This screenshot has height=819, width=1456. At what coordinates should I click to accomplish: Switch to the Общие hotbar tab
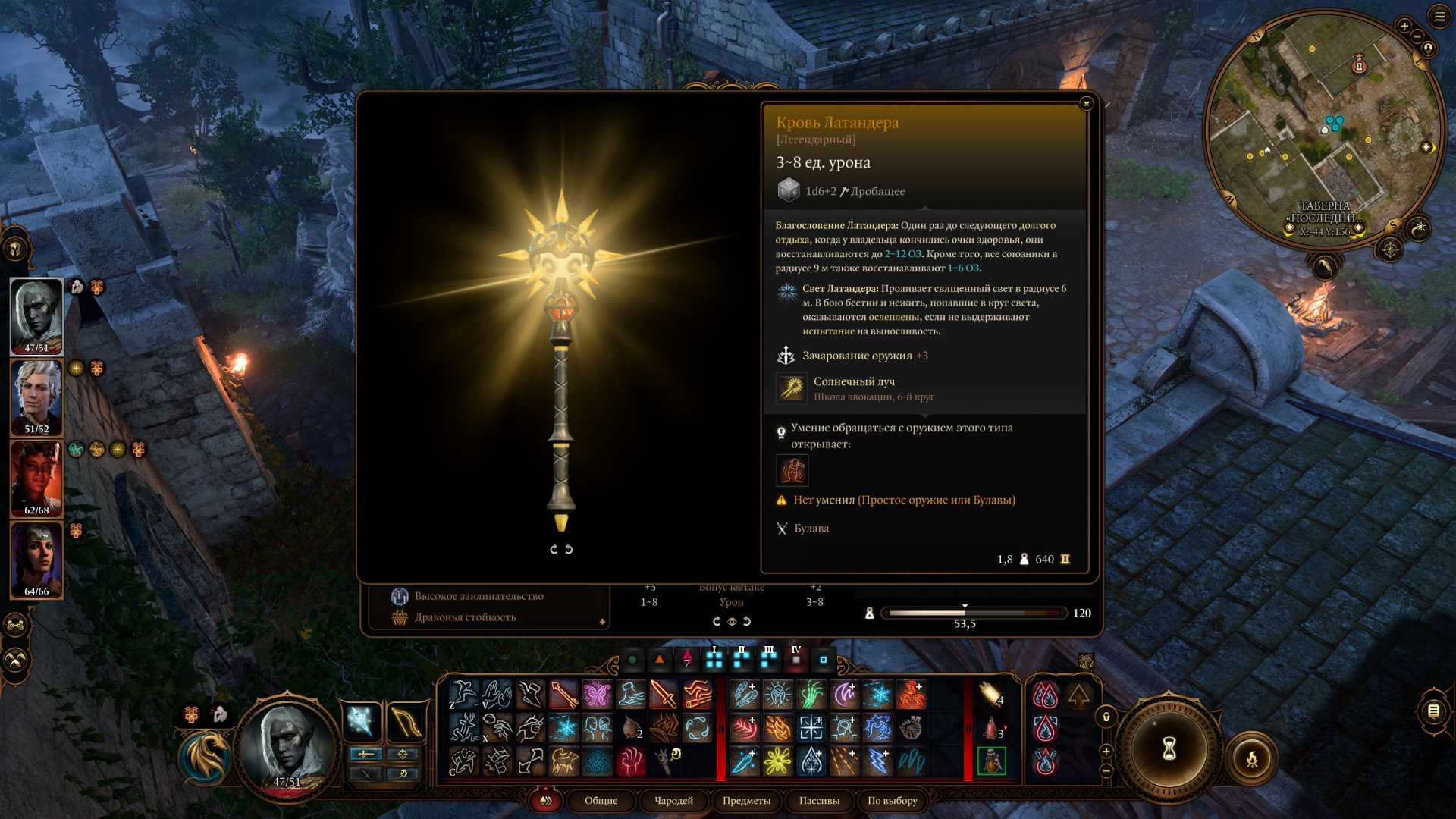tap(601, 800)
